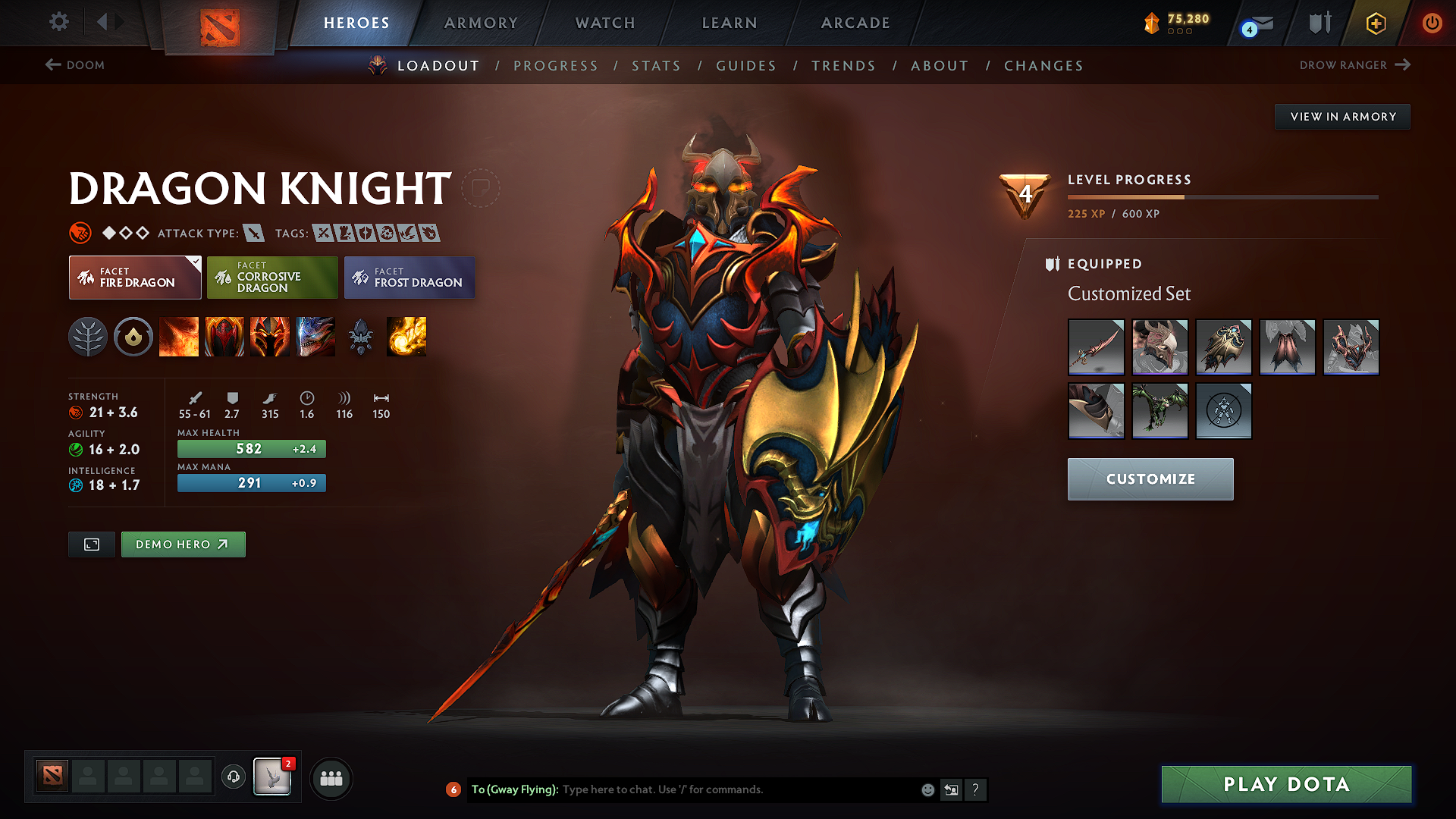Enable the Frost Dragon facet
Screen dimensions: 1456x819
409,278
